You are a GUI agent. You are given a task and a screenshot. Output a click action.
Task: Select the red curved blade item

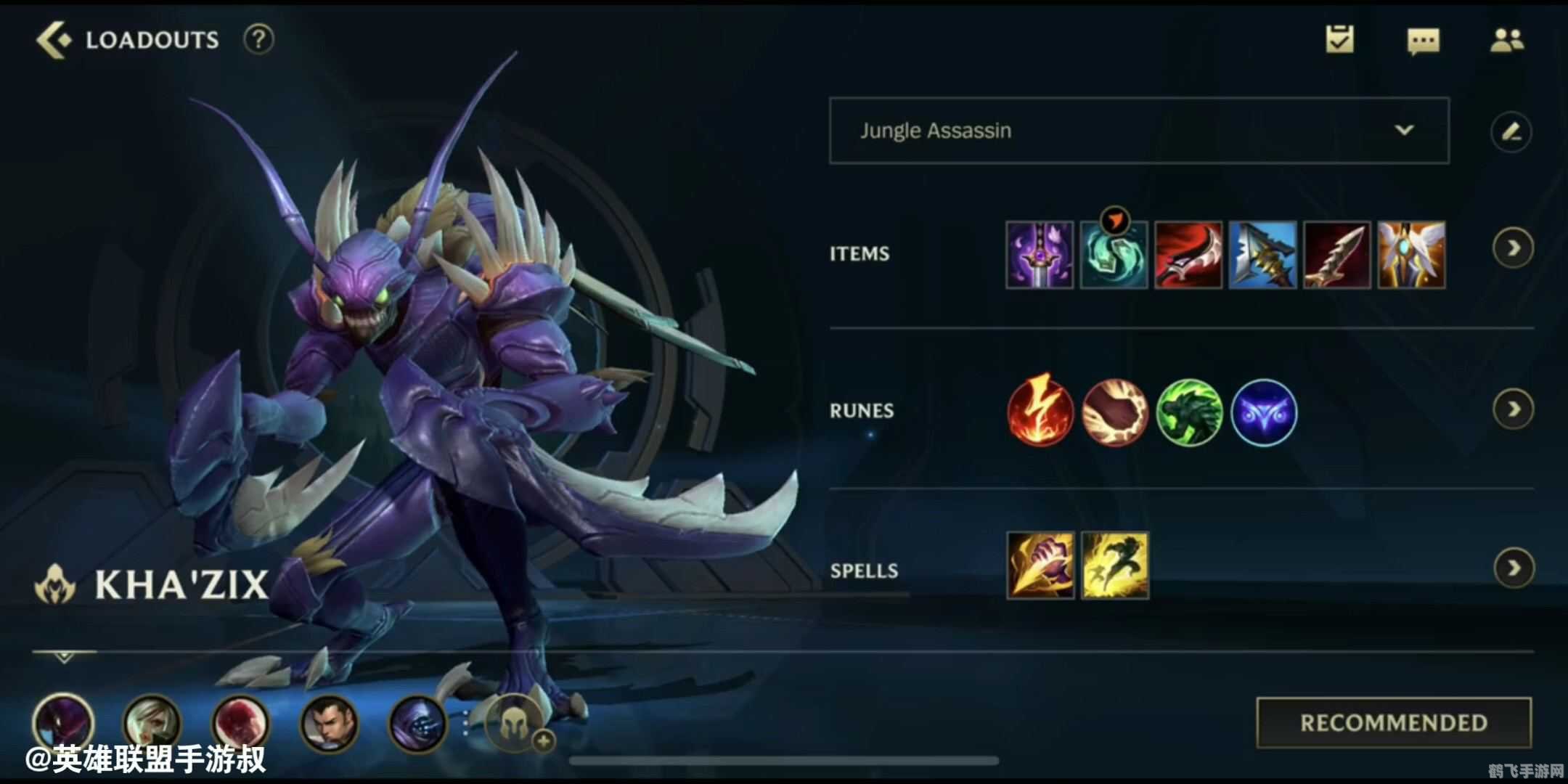tap(1188, 255)
